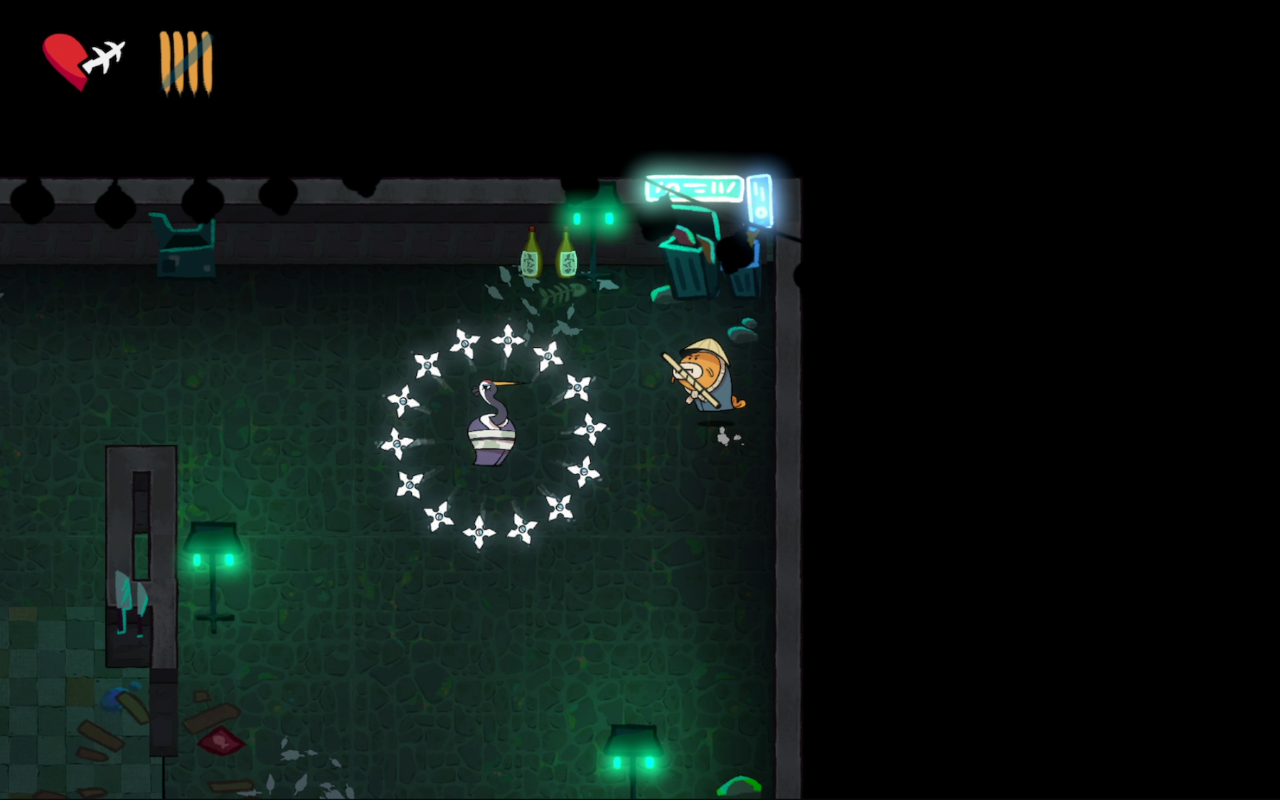
Task: Click the white airplane icon beside the heart
Action: [104, 57]
